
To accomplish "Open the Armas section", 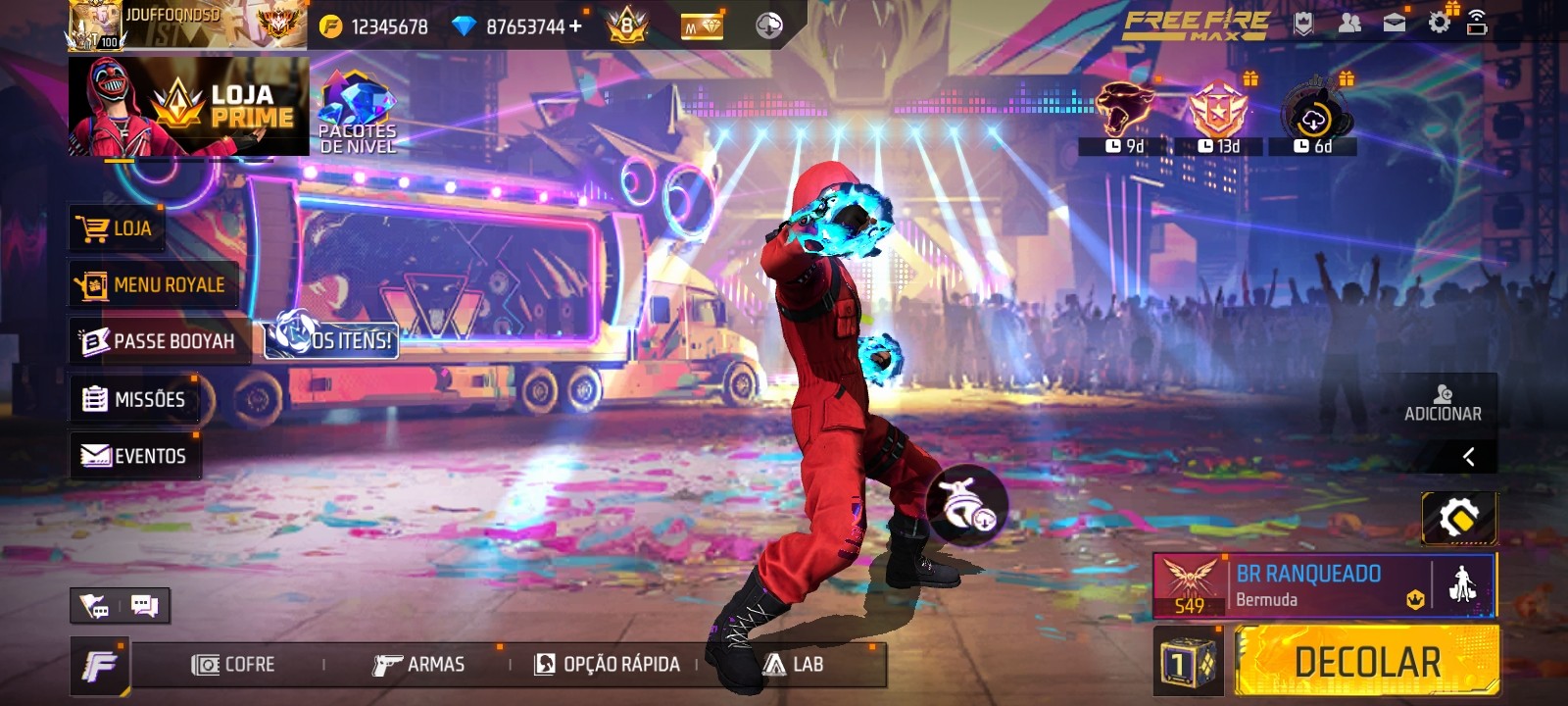I will pyautogui.click(x=418, y=665).
